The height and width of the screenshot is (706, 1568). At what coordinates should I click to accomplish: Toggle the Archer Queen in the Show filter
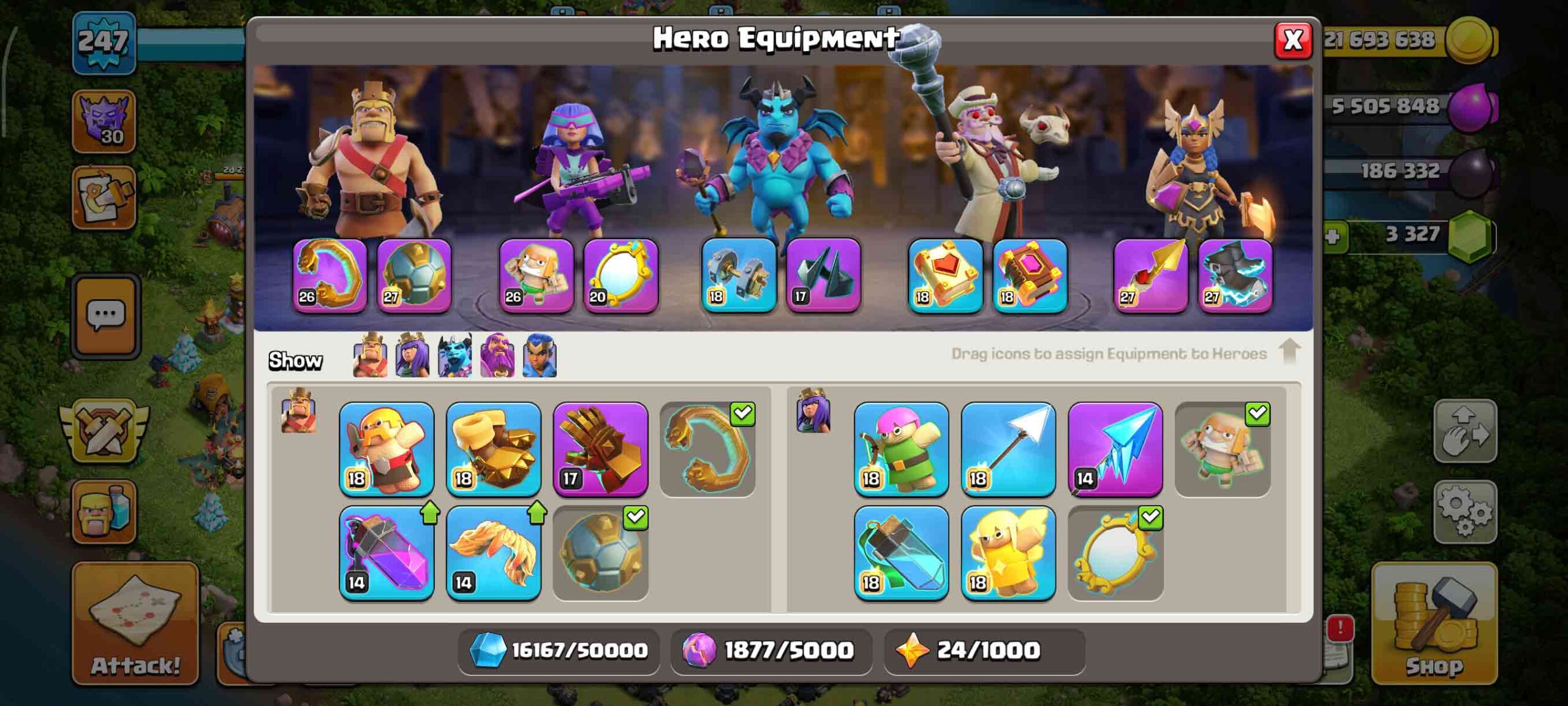tap(412, 357)
